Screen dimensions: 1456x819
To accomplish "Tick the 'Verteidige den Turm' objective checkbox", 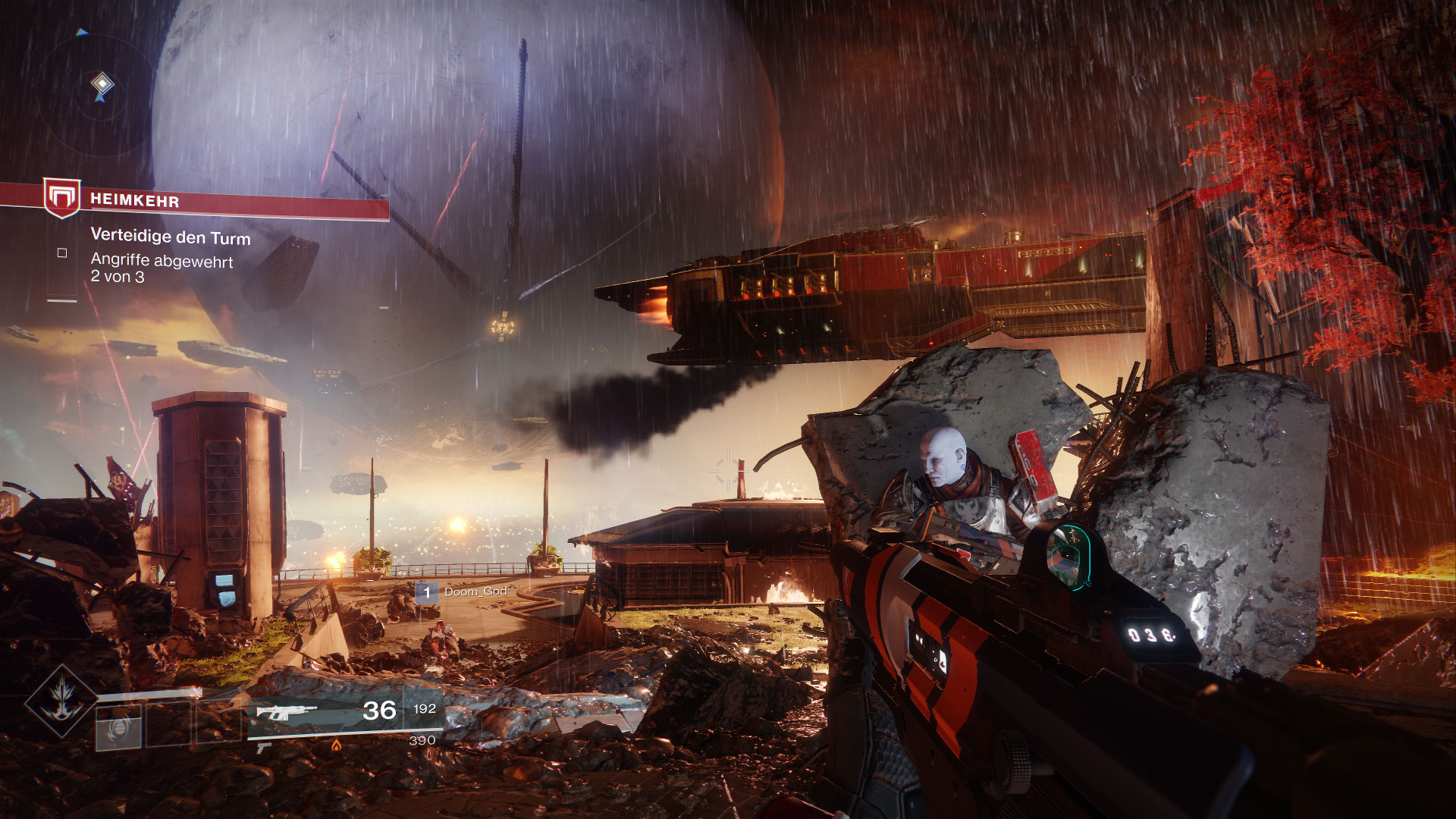I will tap(62, 253).
